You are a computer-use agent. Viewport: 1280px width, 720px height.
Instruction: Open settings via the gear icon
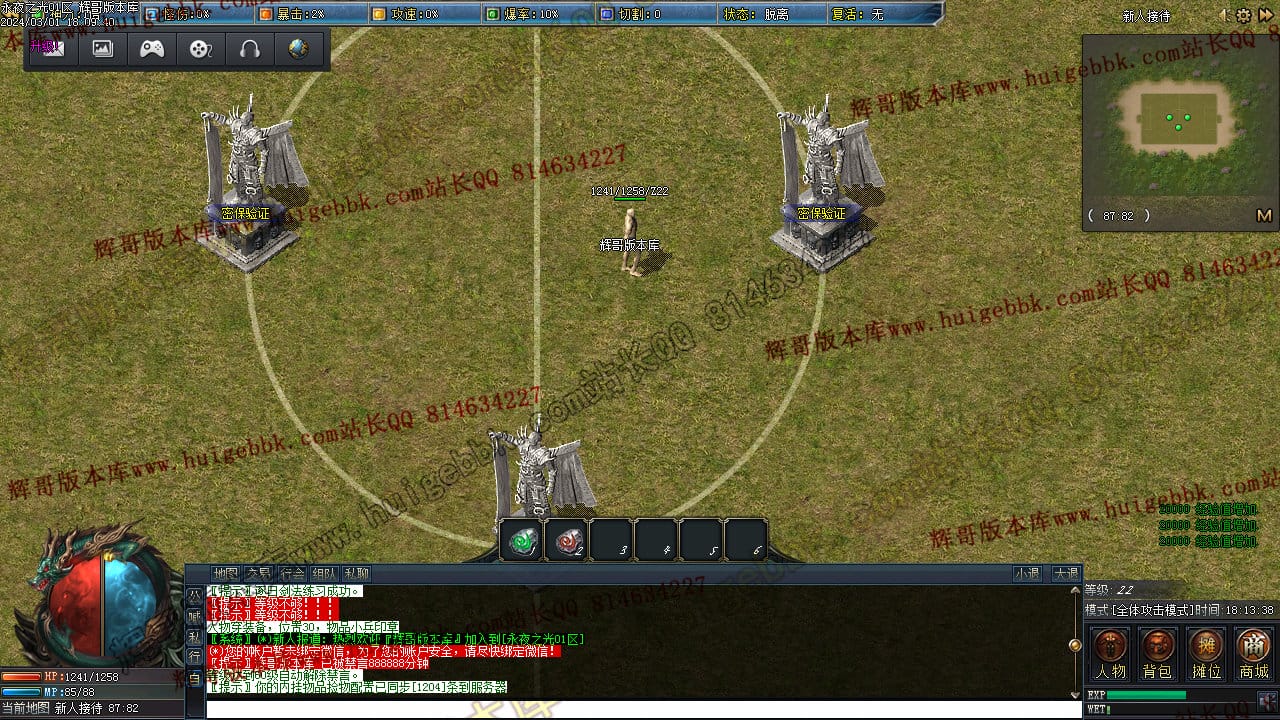1244,16
